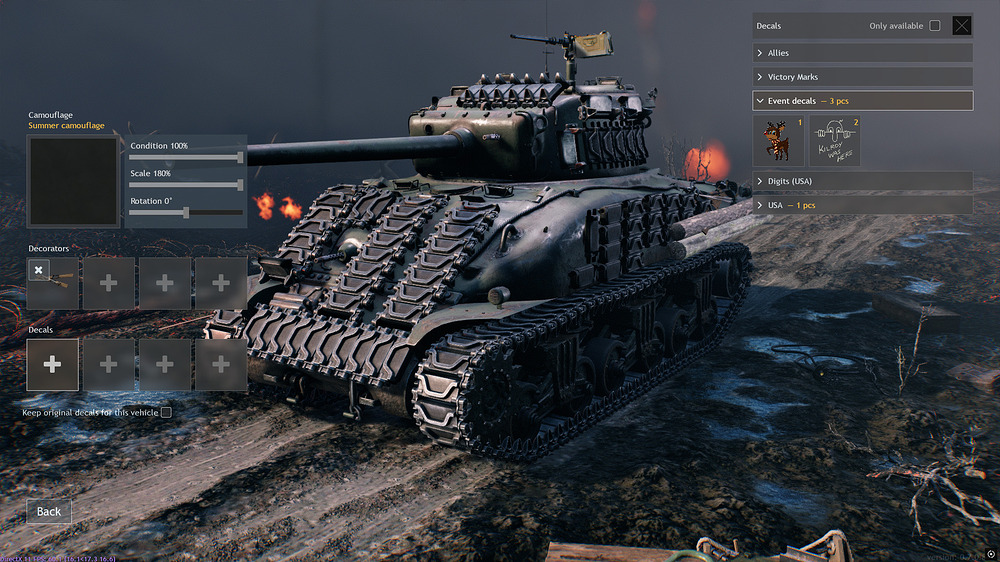Toggle the Only available checkbox
This screenshot has height=562, width=1000.
click(935, 26)
